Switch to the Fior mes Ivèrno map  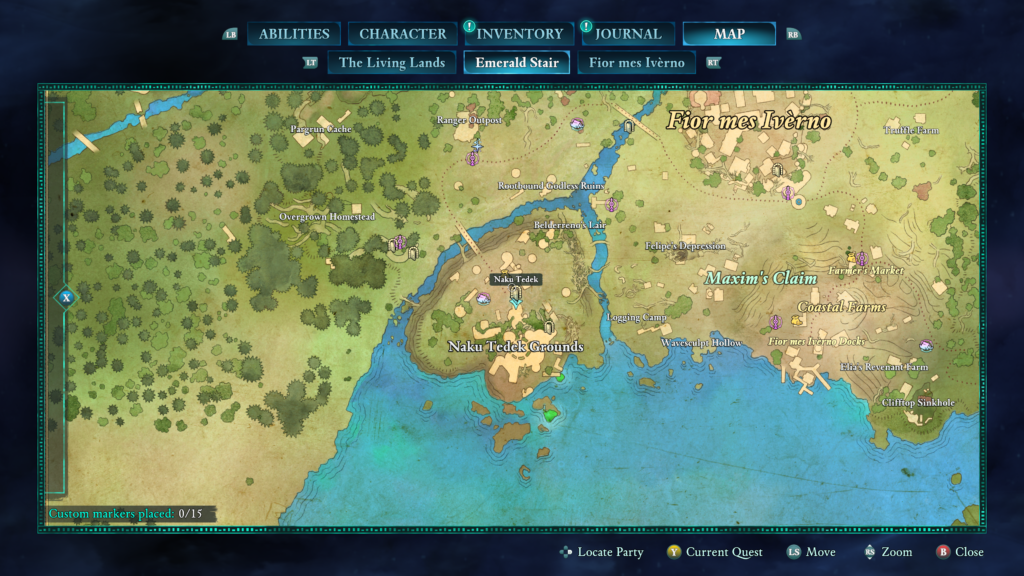(637, 63)
